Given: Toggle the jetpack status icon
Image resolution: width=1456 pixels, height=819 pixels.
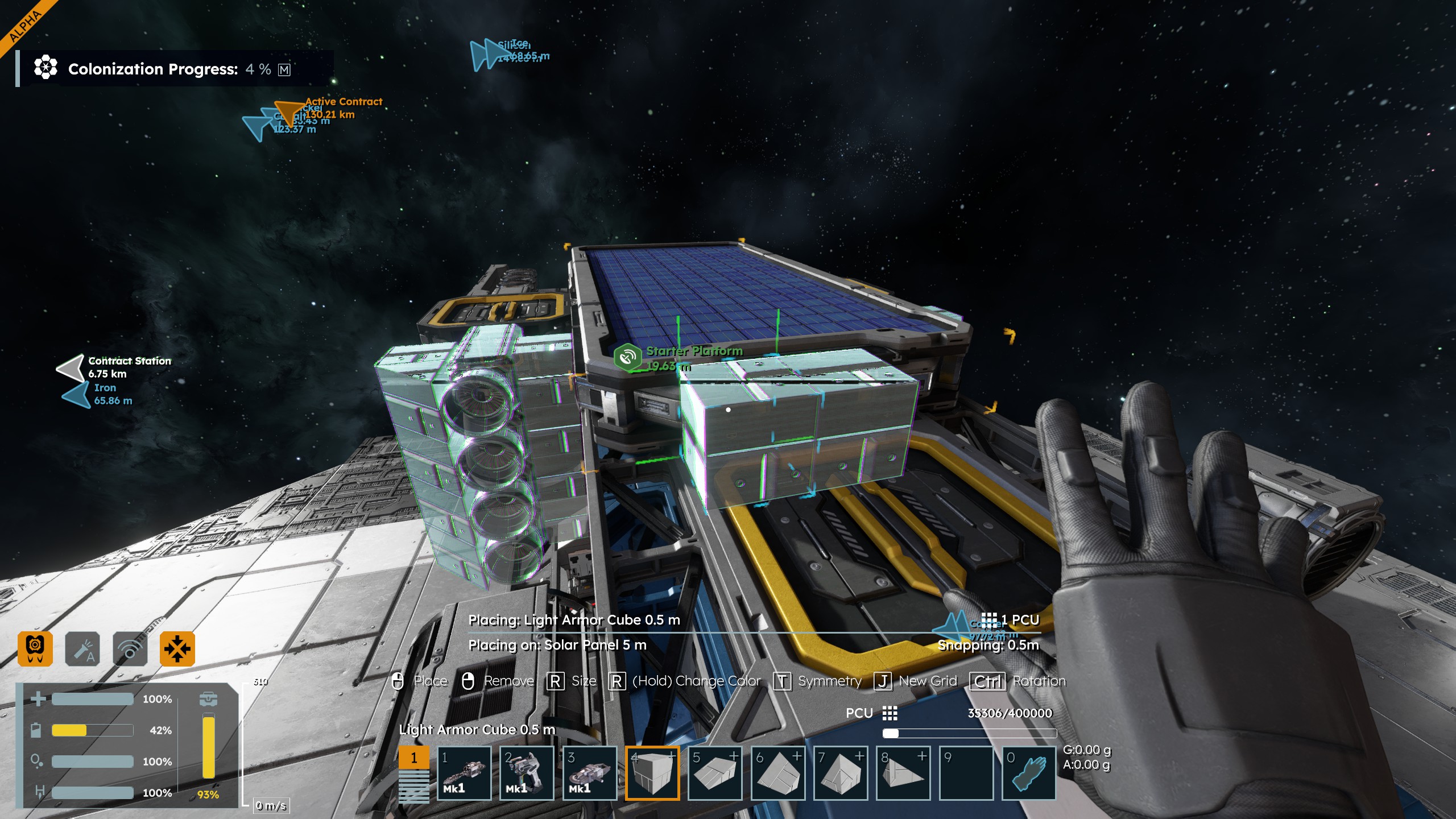Looking at the screenshot, I should pos(35,648).
